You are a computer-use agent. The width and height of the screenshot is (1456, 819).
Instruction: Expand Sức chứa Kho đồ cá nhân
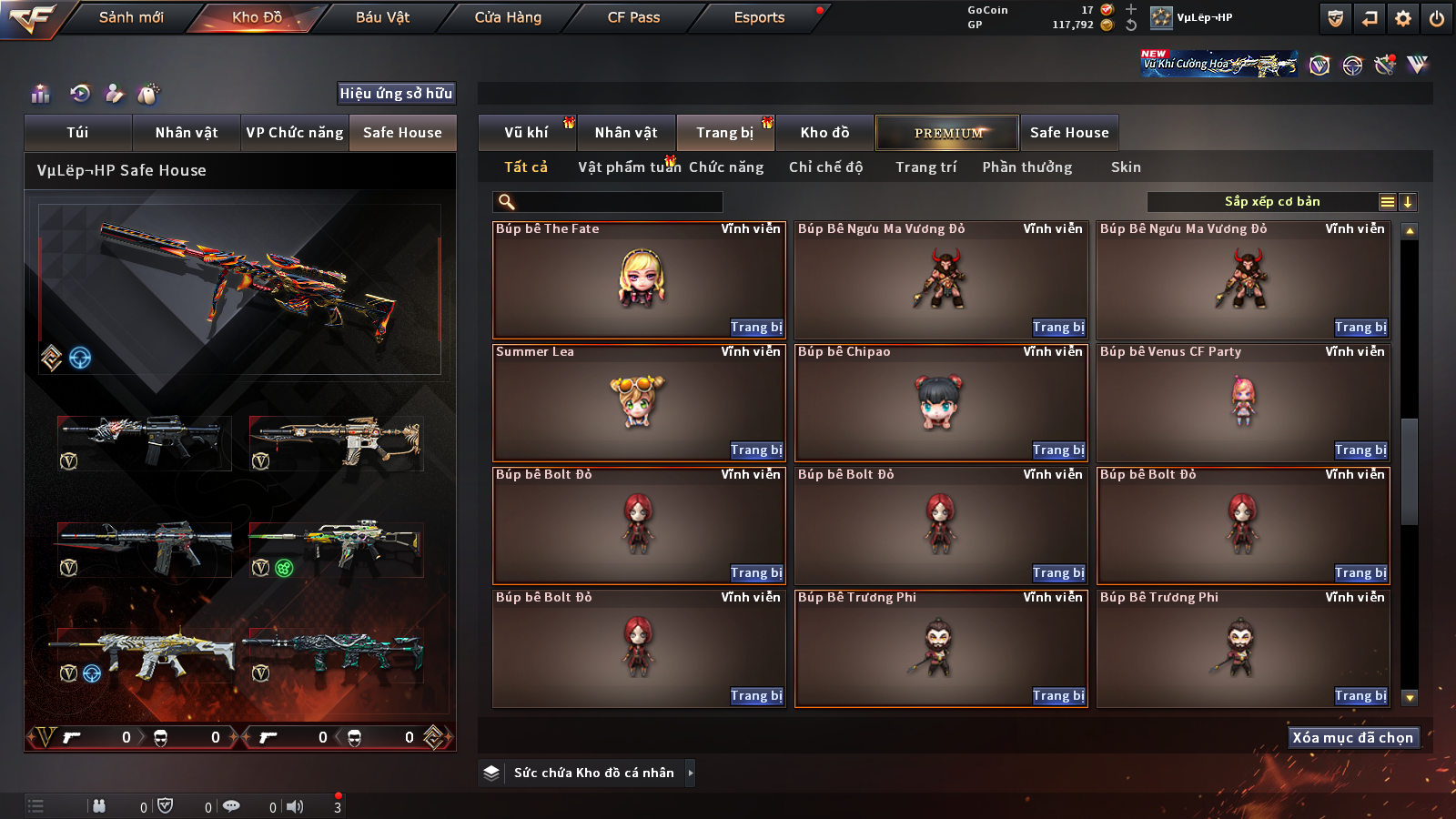[691, 773]
